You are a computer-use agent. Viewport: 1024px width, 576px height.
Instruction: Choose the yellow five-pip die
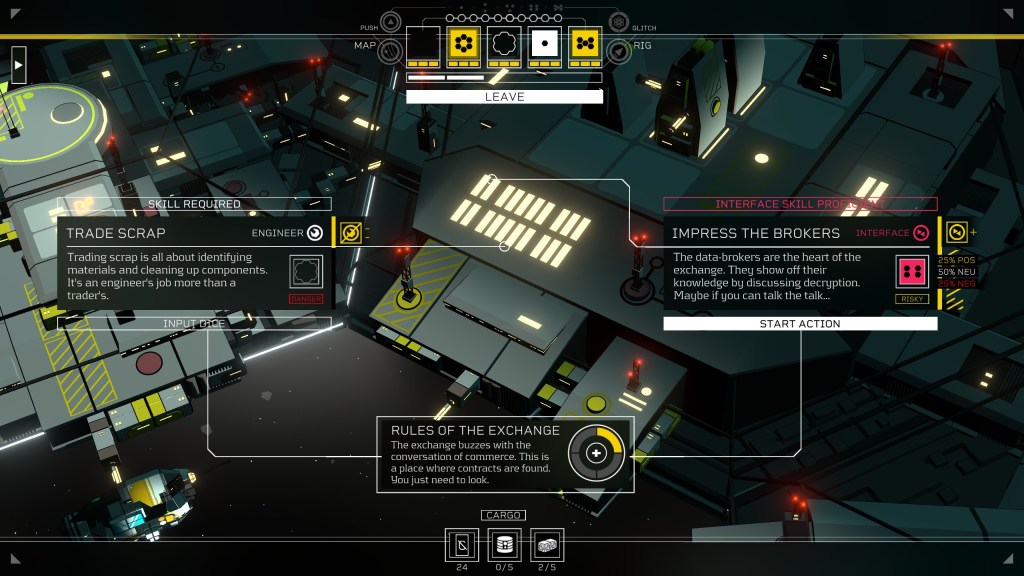pos(585,44)
